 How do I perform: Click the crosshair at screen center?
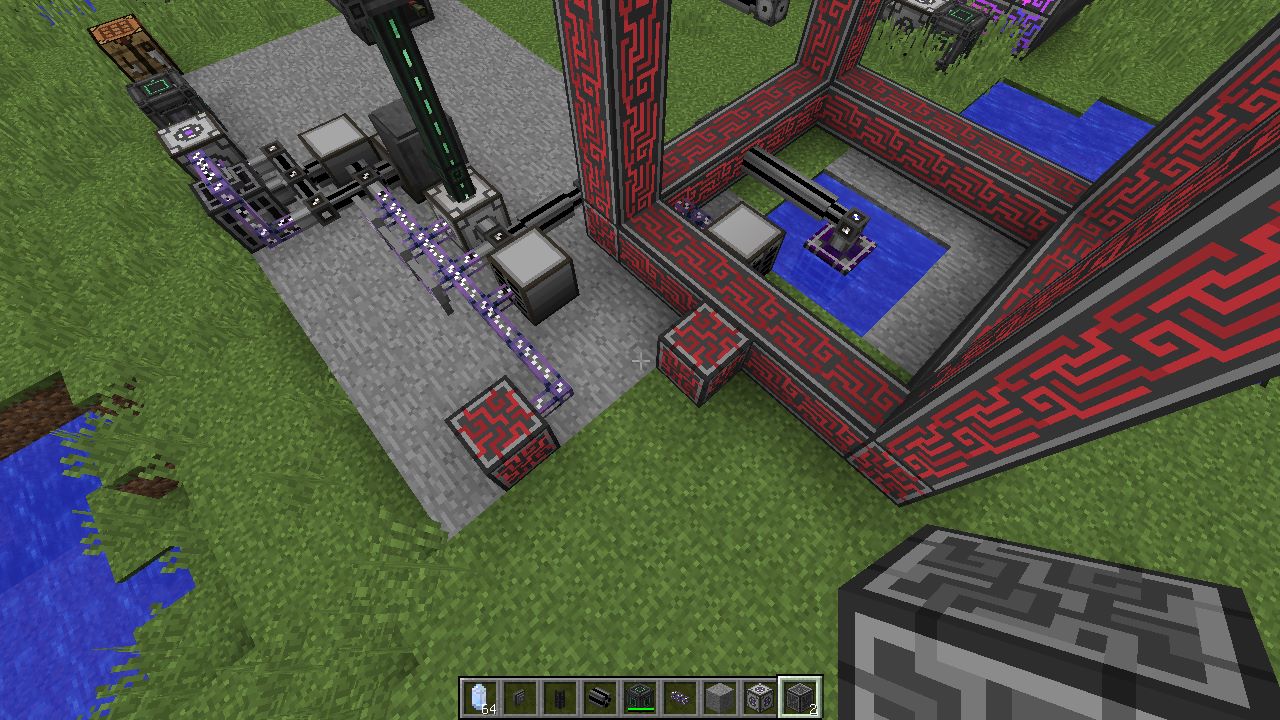pos(640,360)
